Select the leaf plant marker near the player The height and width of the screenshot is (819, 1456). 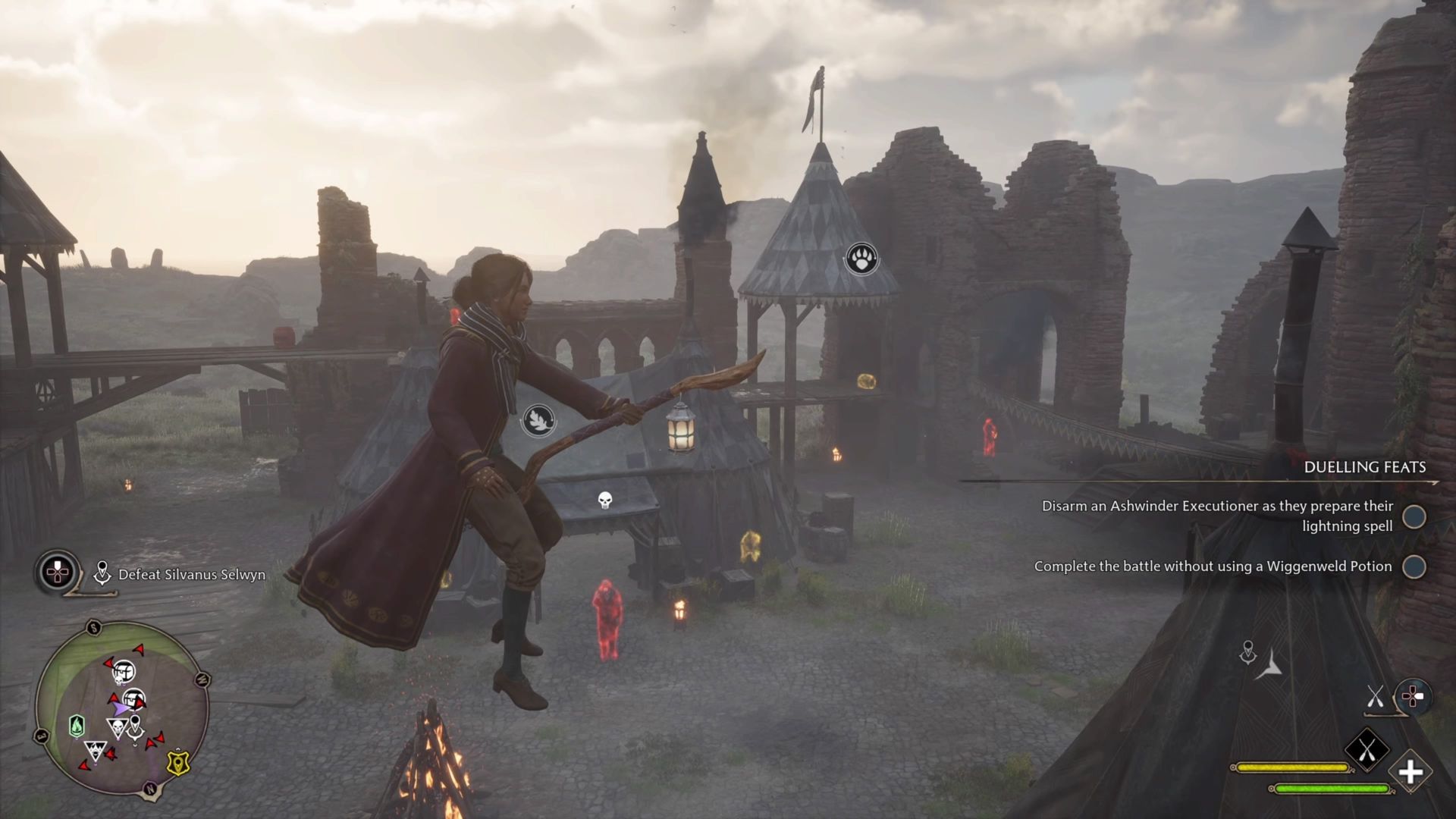[x=539, y=421]
